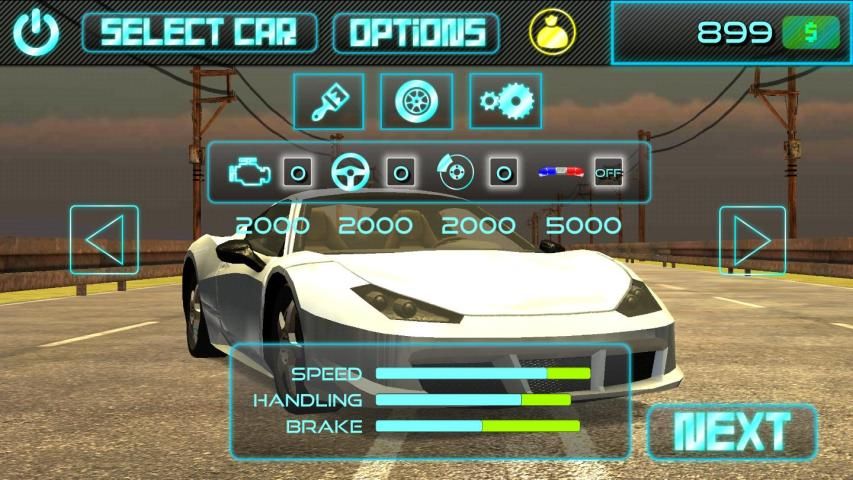This screenshot has height=480, width=853.
Task: Switch to the wheel tab
Action: (x=416, y=101)
